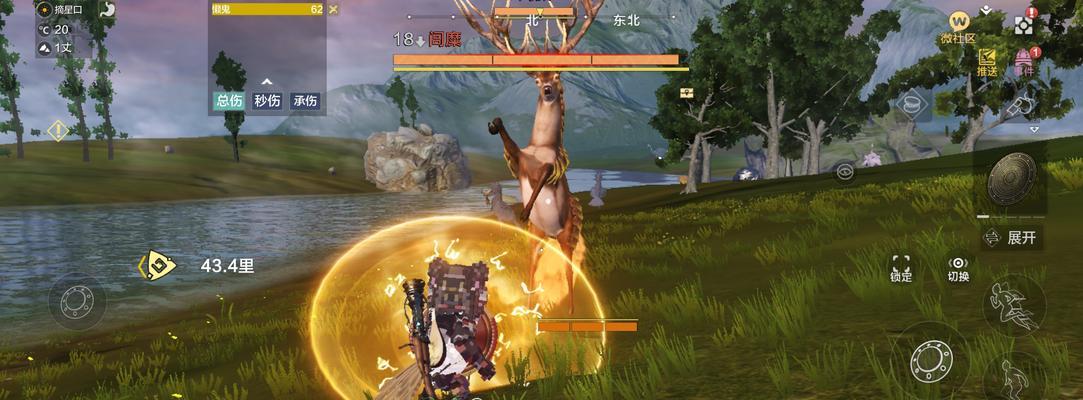The width and height of the screenshot is (1083, 400).
Task: Tap the 切换 switch target button
Action: tap(958, 267)
